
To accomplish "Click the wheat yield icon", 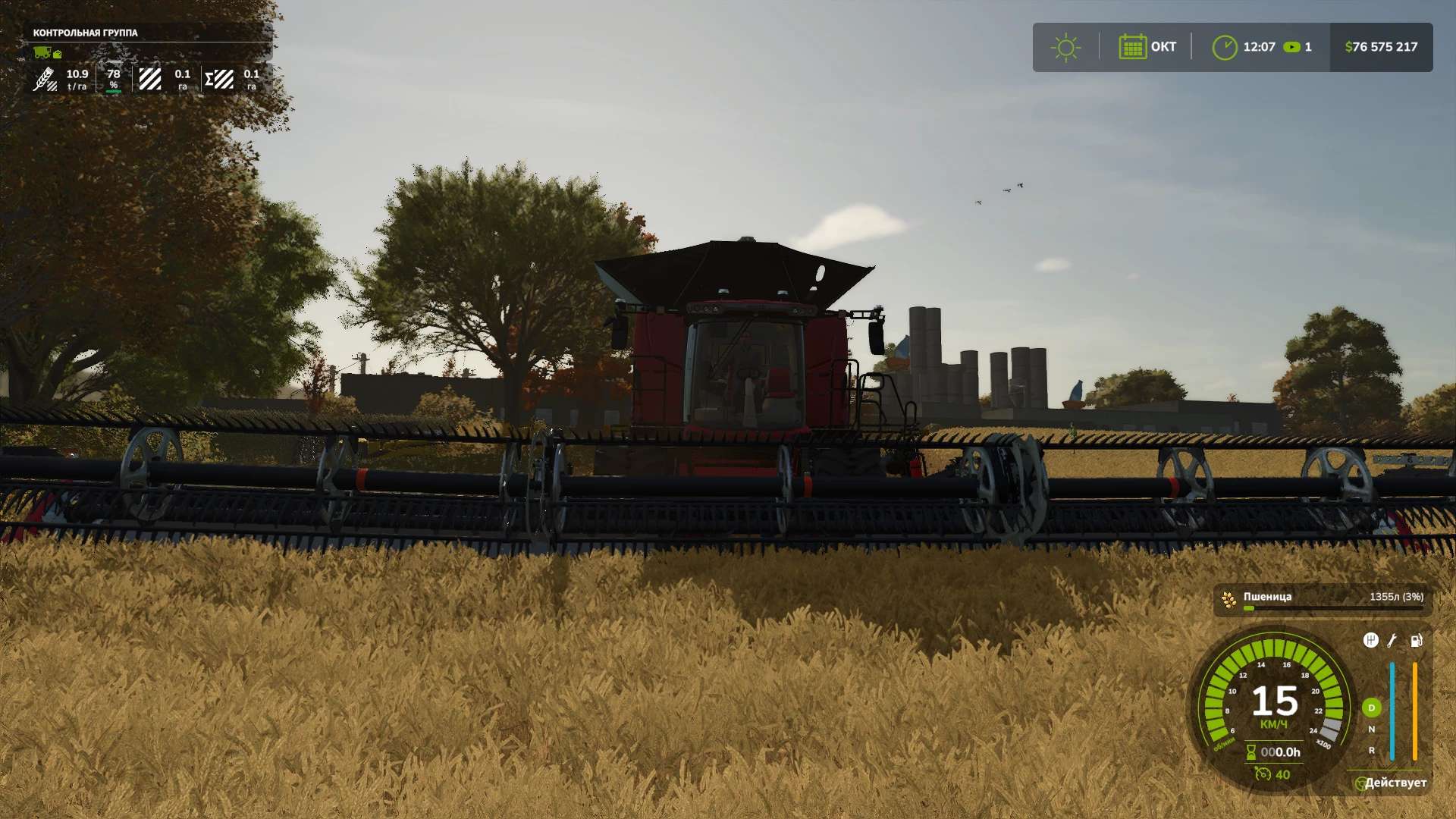I will [x=45, y=79].
